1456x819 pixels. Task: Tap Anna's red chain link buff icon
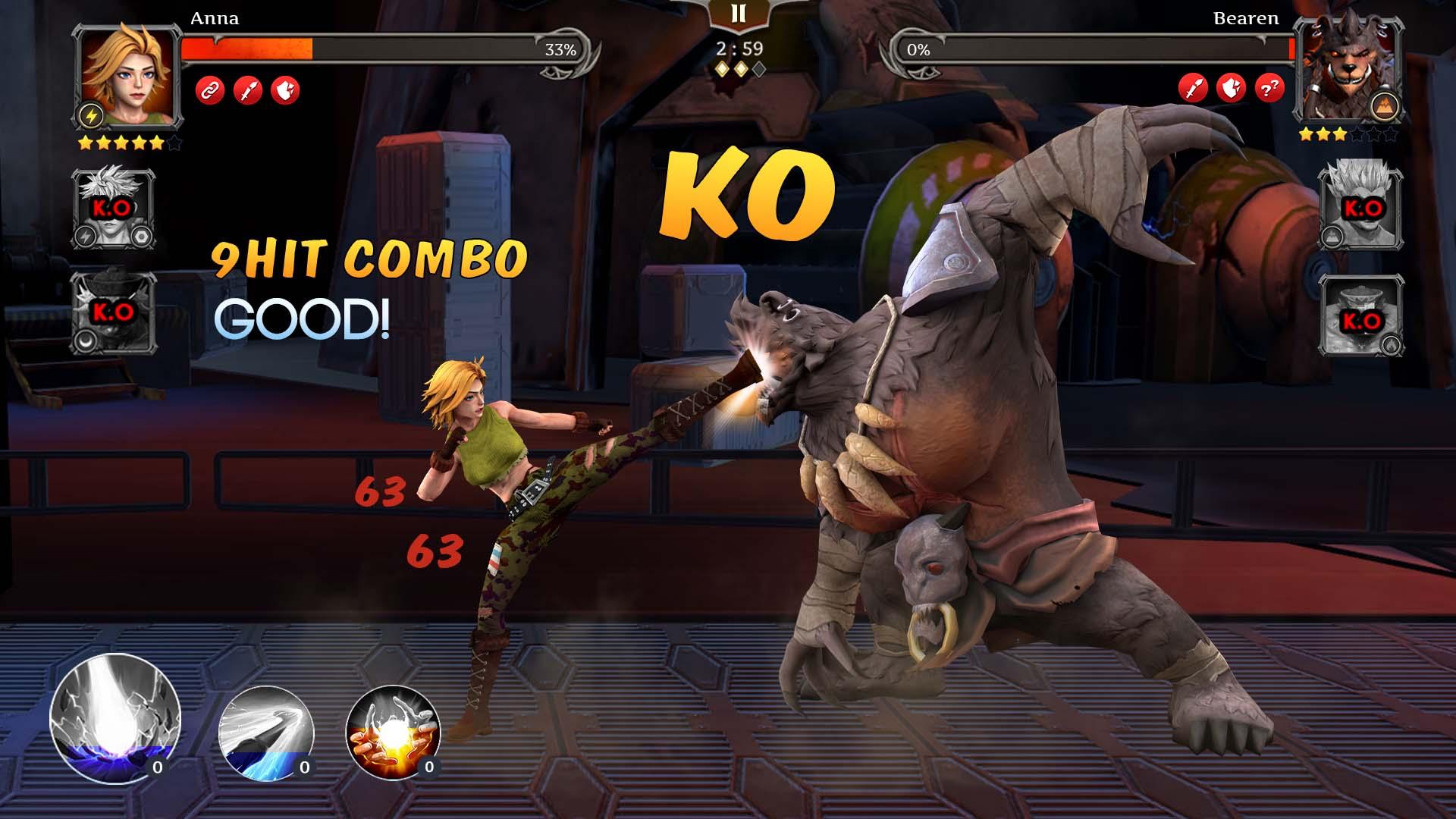[x=210, y=90]
